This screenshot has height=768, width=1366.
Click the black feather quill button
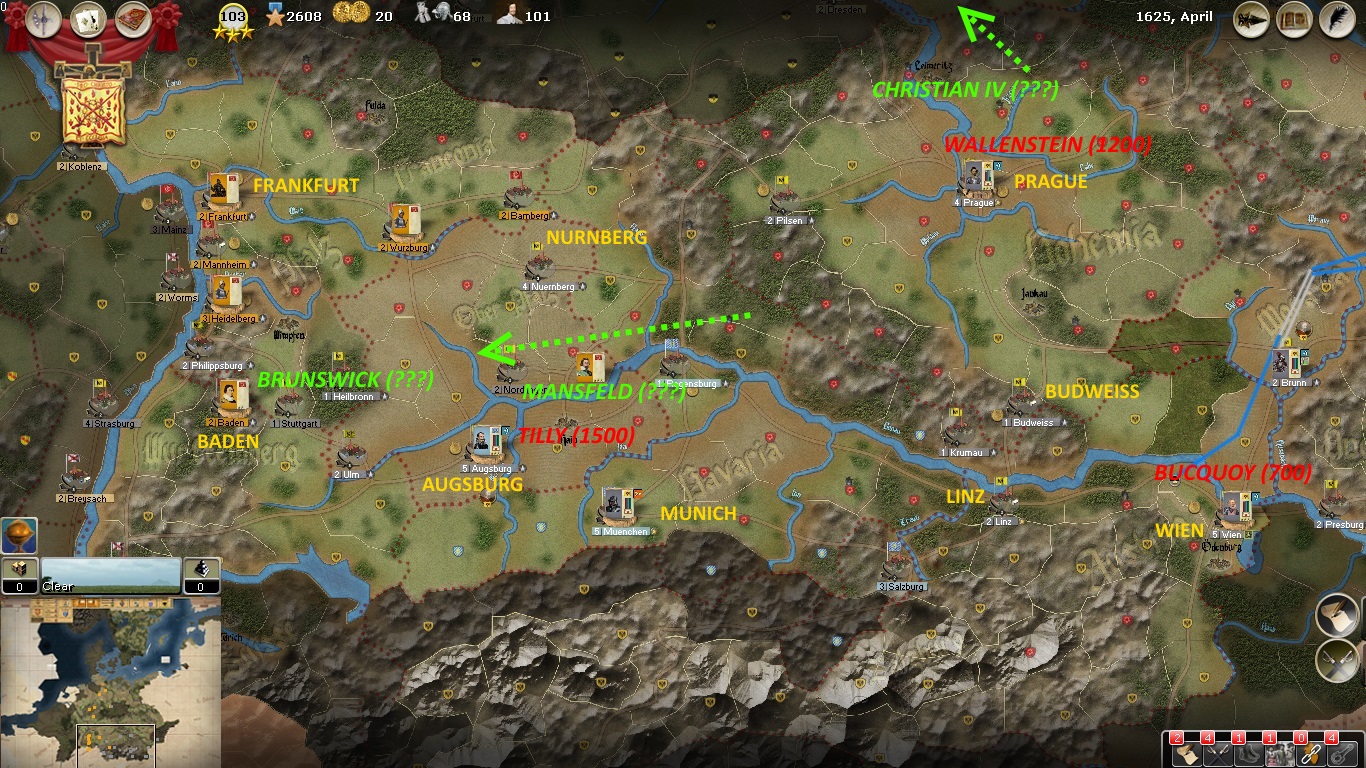point(1336,19)
